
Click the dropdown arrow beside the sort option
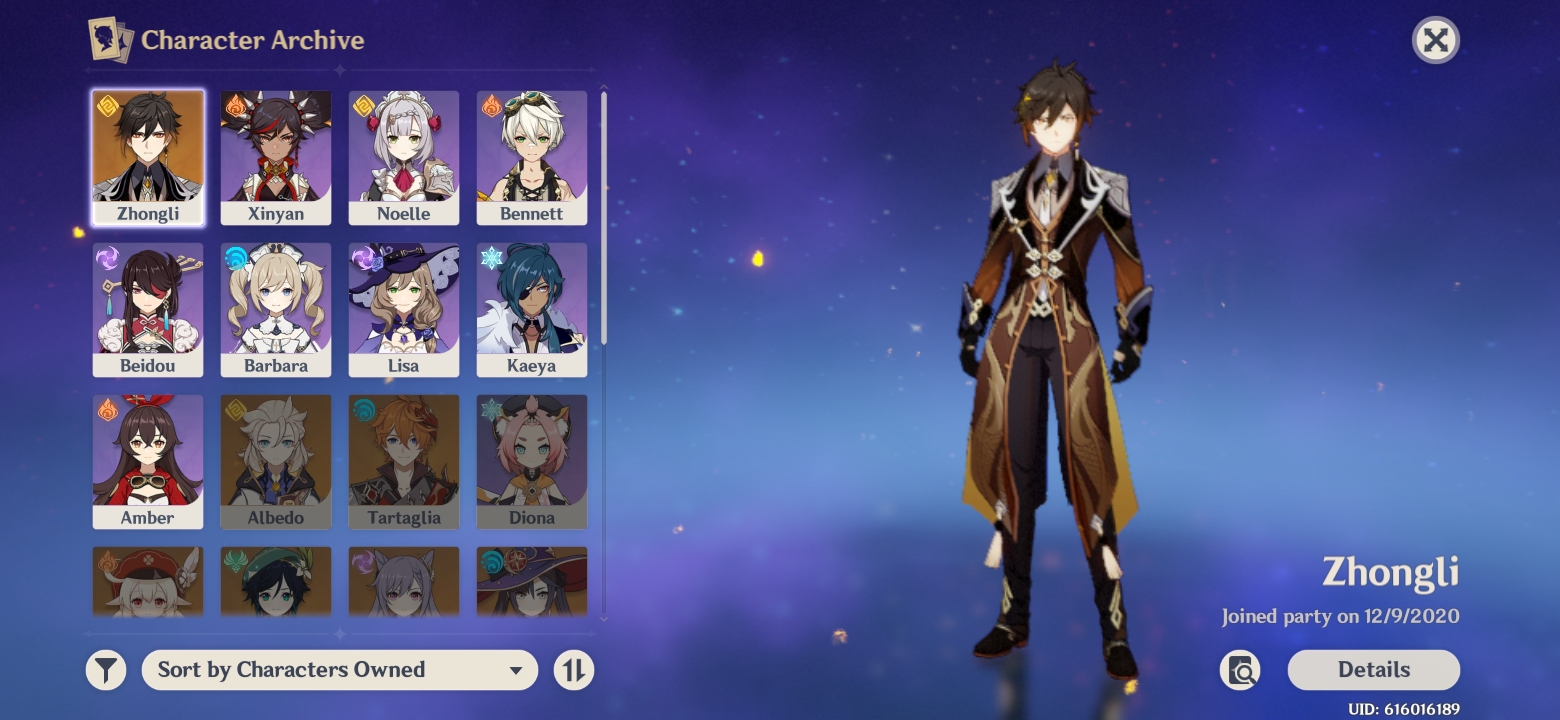click(x=514, y=670)
